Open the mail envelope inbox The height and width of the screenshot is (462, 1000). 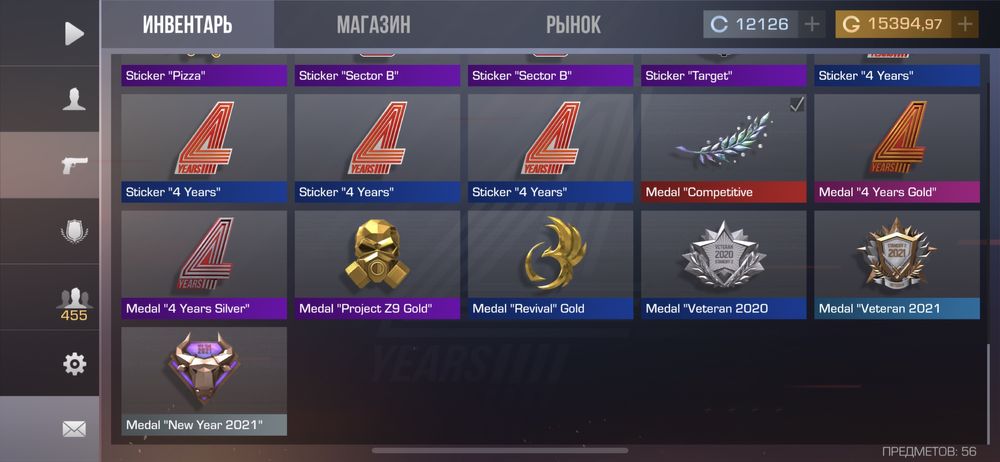pyautogui.click(x=74, y=429)
